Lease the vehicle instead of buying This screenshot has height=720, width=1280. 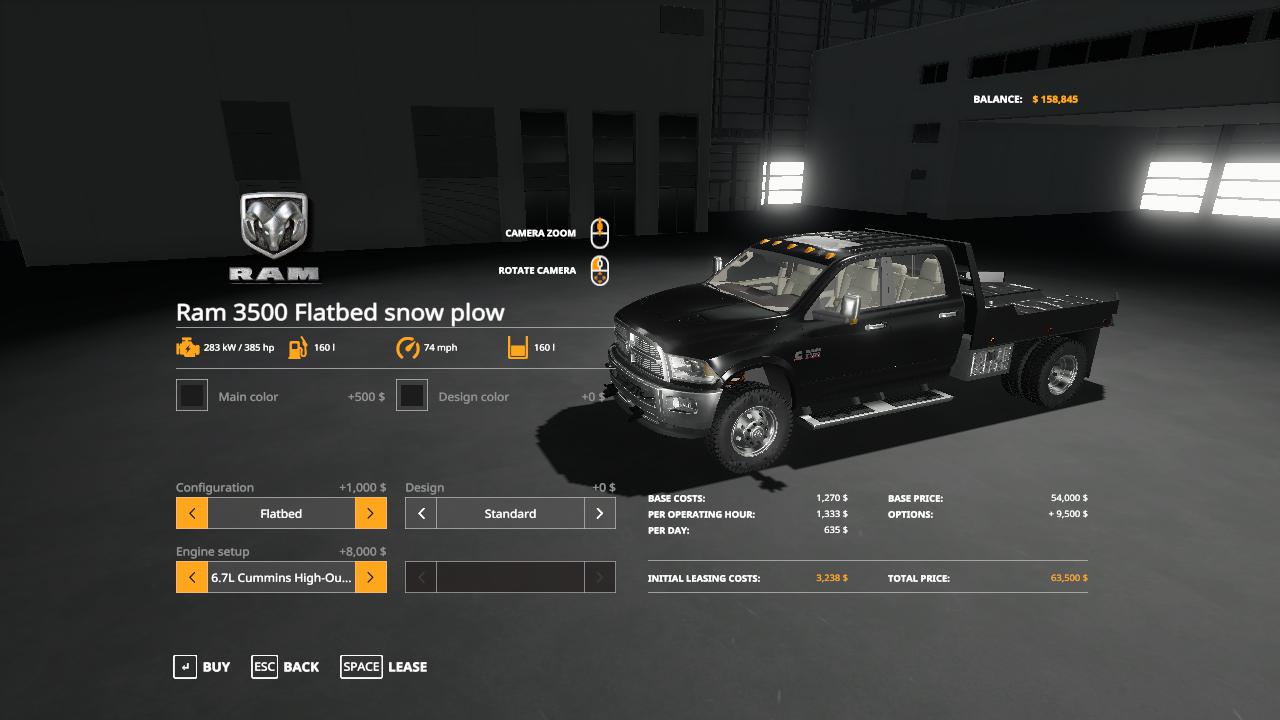[384, 667]
